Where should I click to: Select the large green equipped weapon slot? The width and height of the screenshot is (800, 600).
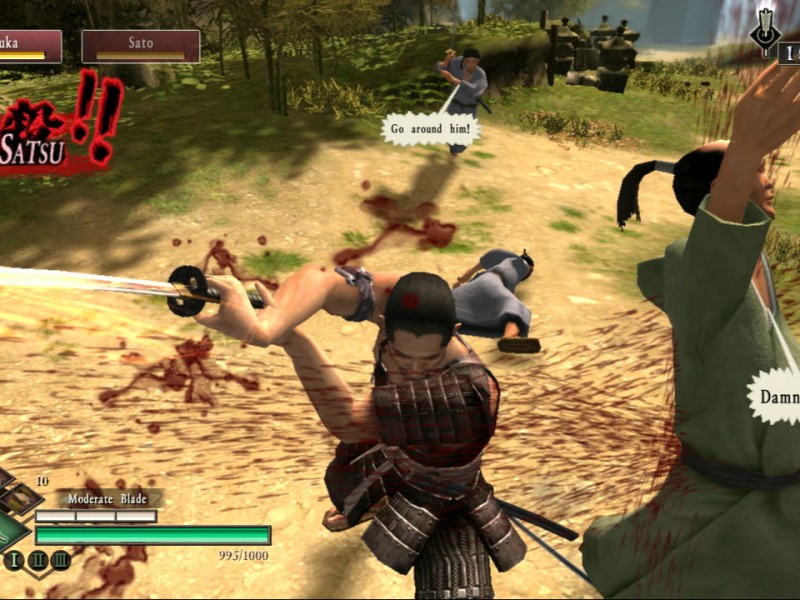pyautogui.click(x=10, y=530)
